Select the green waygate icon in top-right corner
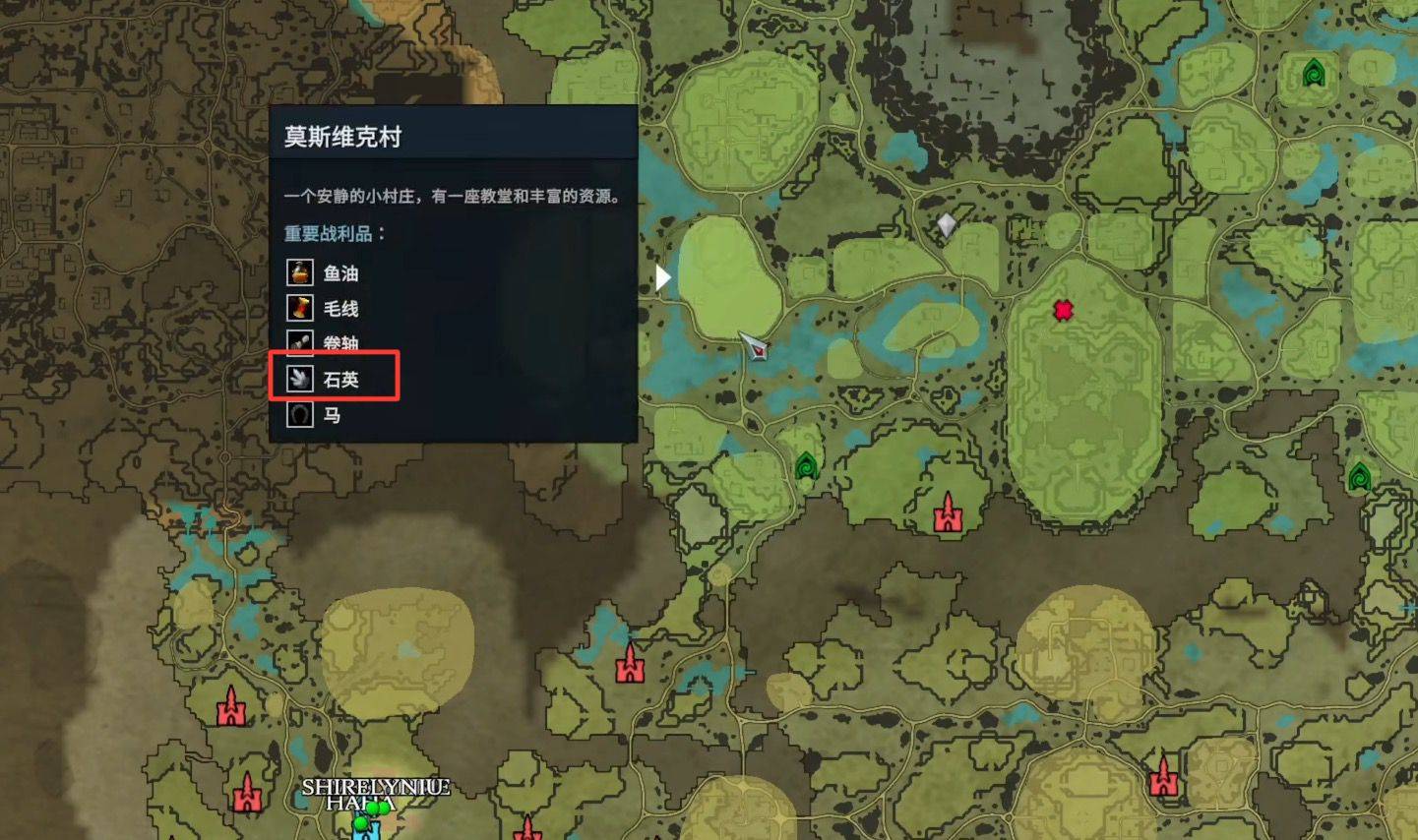1418x840 pixels. point(1316,73)
